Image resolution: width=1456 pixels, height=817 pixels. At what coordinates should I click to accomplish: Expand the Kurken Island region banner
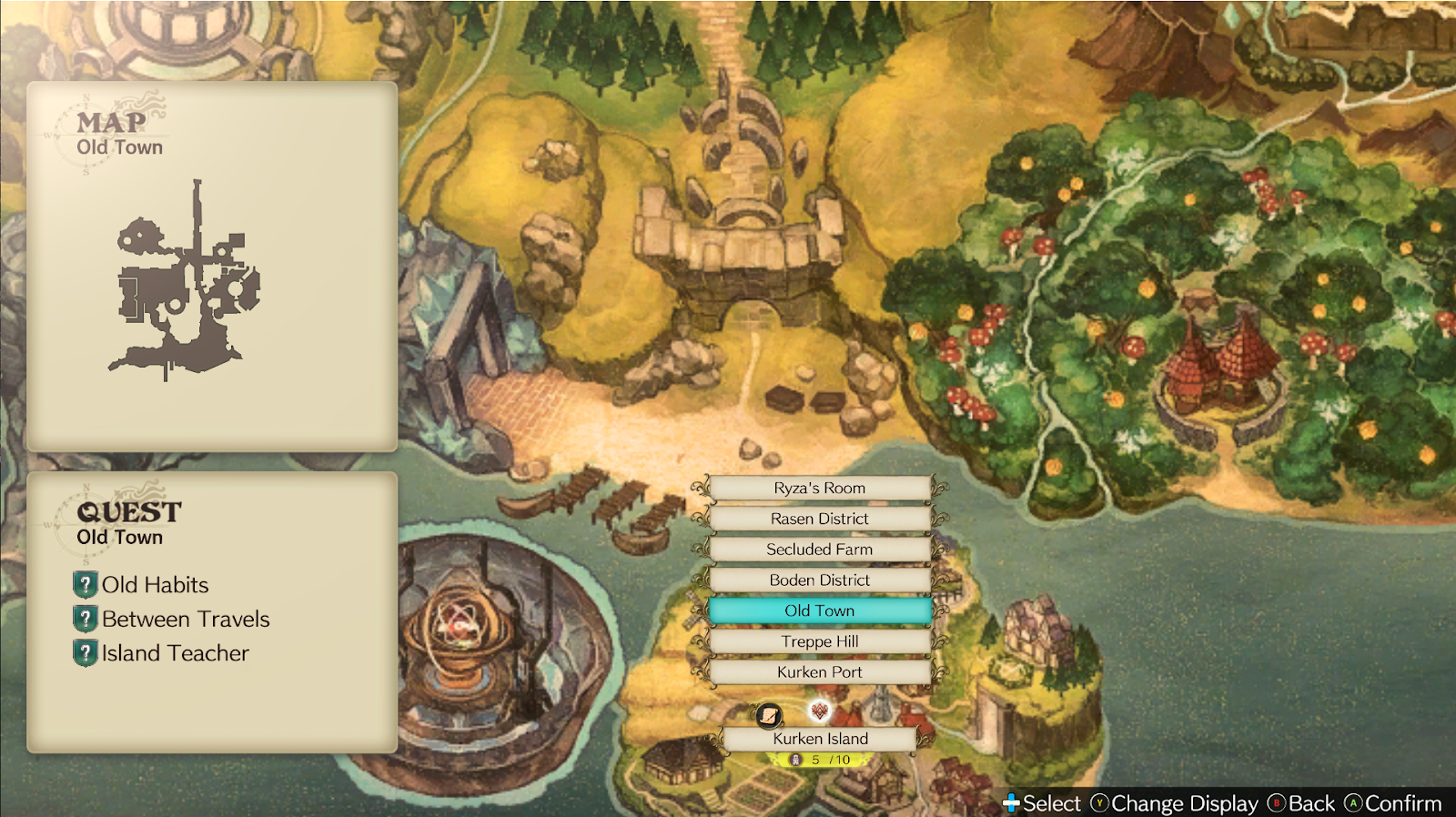818,739
